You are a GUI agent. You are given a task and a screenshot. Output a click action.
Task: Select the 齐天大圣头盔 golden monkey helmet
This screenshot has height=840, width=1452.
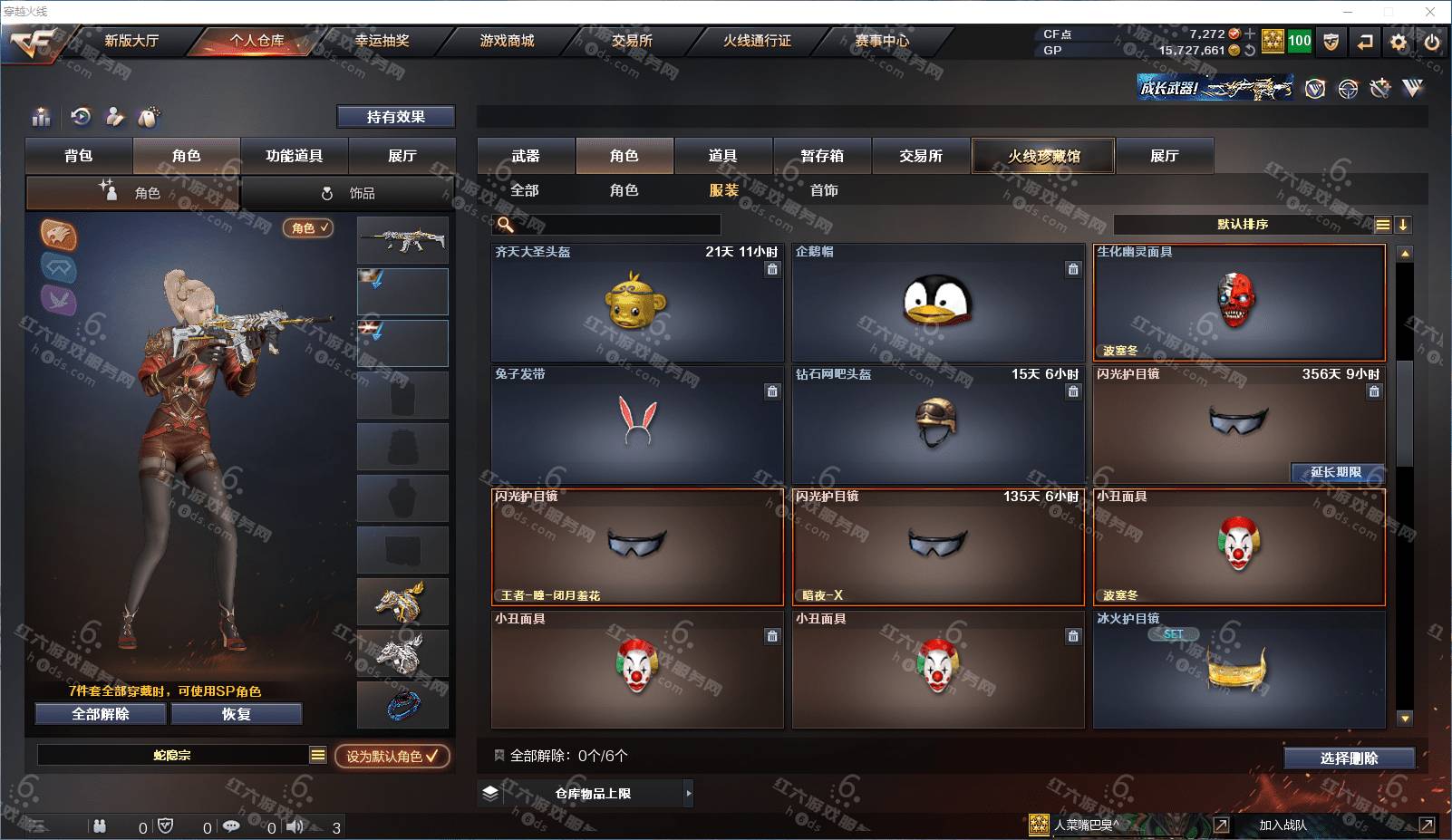coord(637,303)
